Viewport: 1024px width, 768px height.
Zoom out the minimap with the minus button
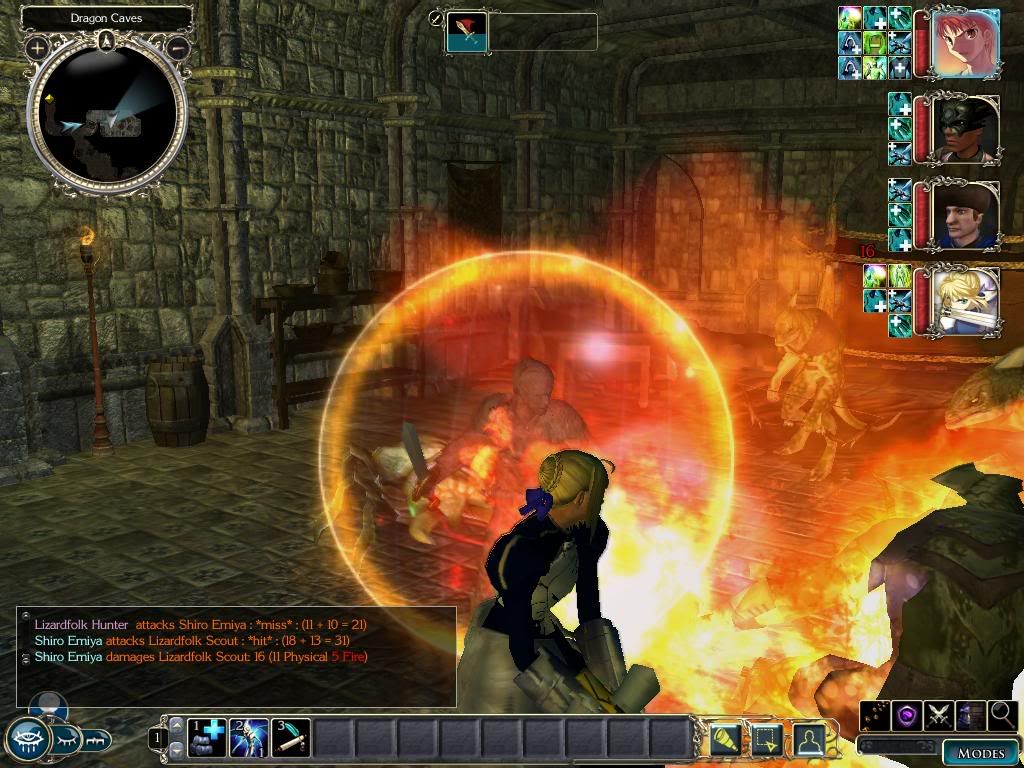point(179,47)
